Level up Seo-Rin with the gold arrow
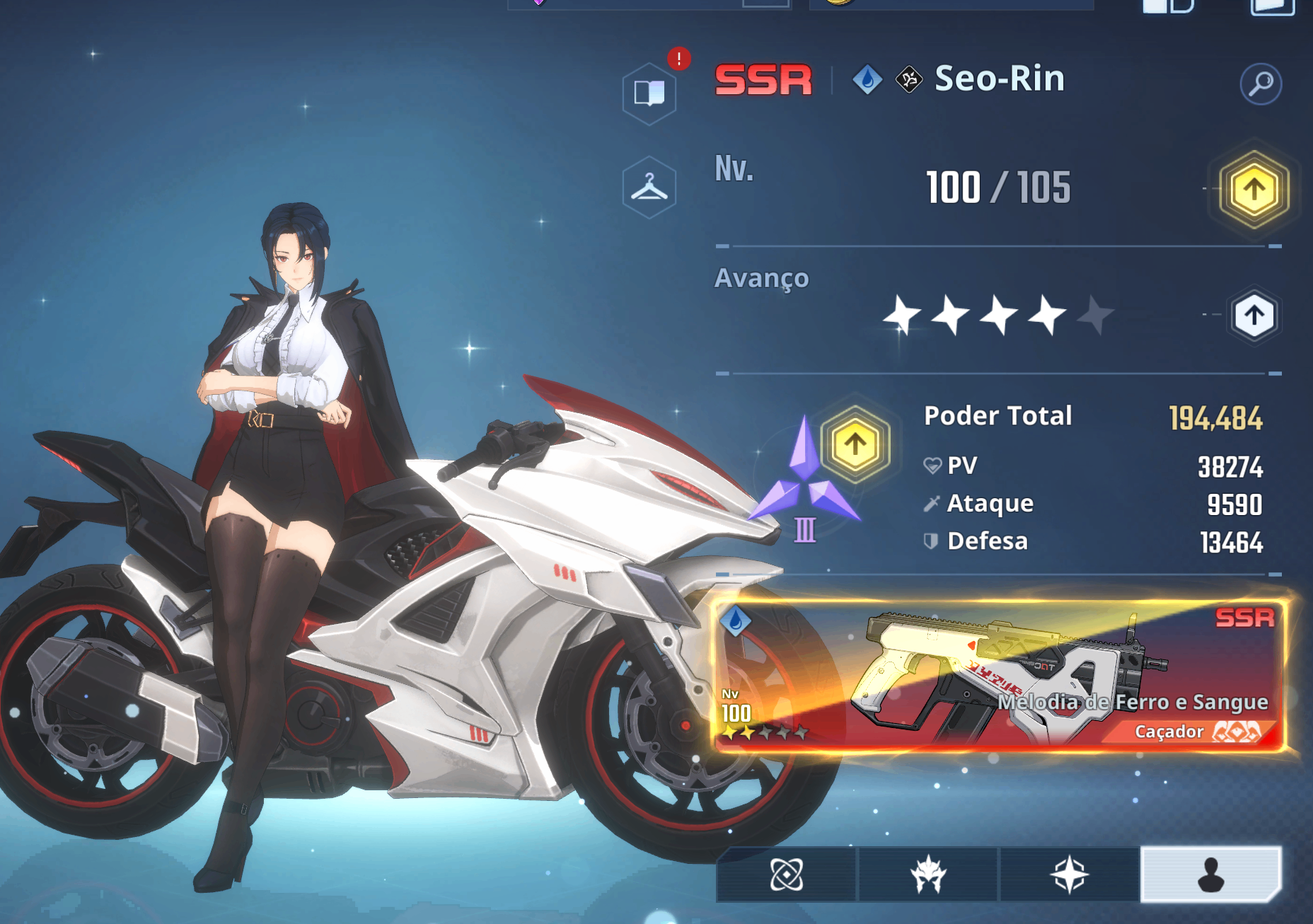The width and height of the screenshot is (1313, 924). [x=1254, y=190]
